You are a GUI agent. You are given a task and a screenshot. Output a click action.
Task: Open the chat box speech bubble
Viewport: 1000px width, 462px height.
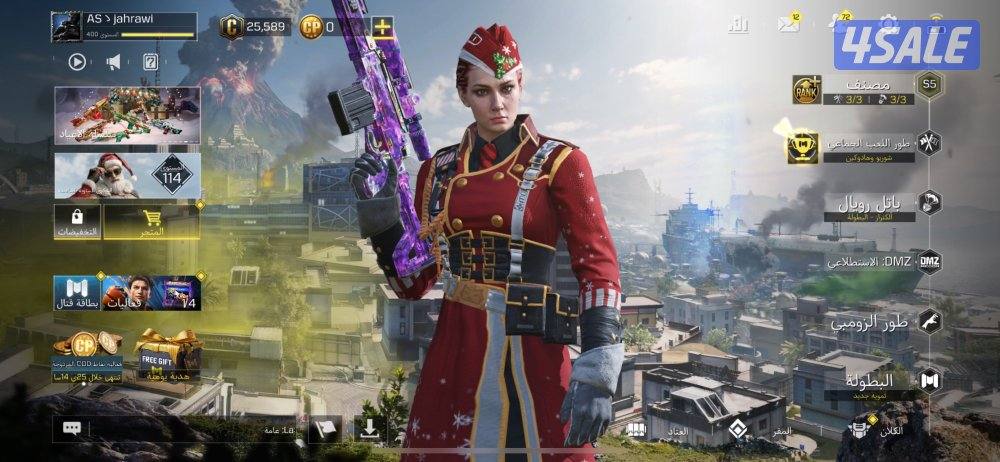pyautogui.click(x=72, y=429)
